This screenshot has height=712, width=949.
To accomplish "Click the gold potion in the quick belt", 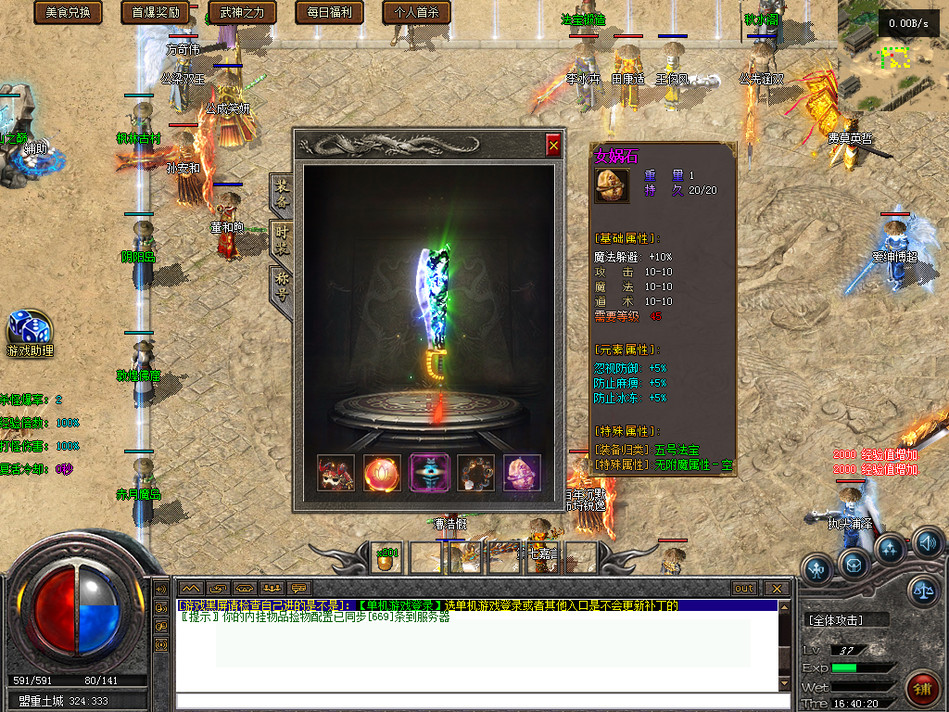I will click(386, 558).
